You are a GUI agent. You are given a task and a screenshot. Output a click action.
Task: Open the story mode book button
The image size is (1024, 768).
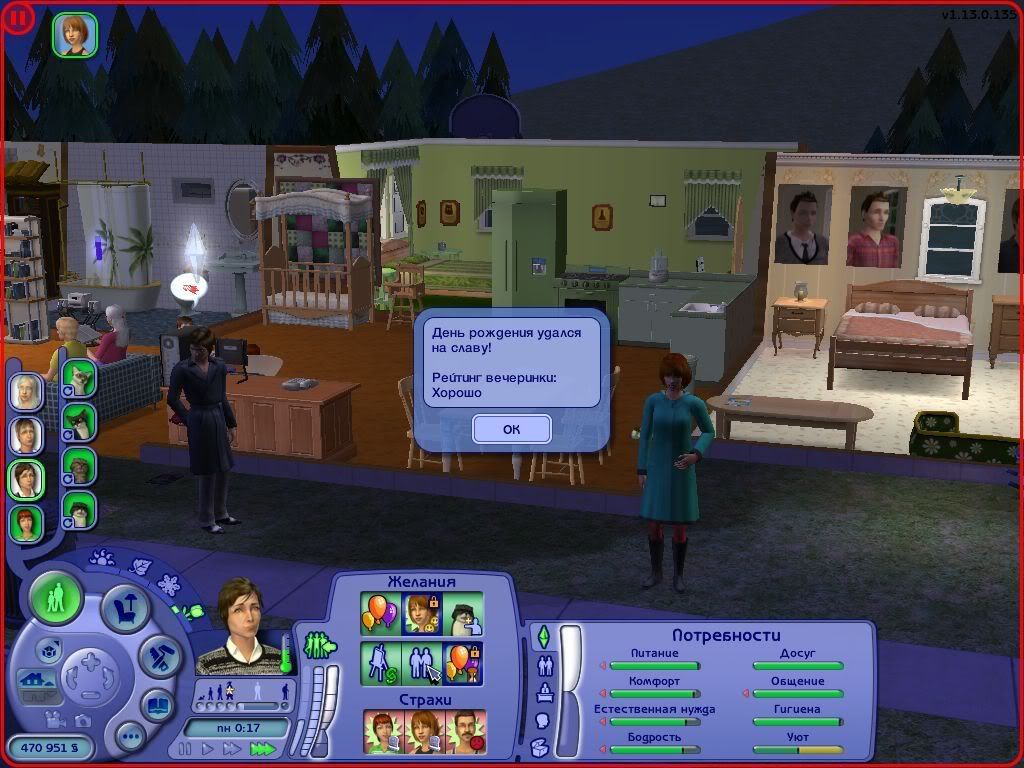pyautogui.click(x=157, y=704)
